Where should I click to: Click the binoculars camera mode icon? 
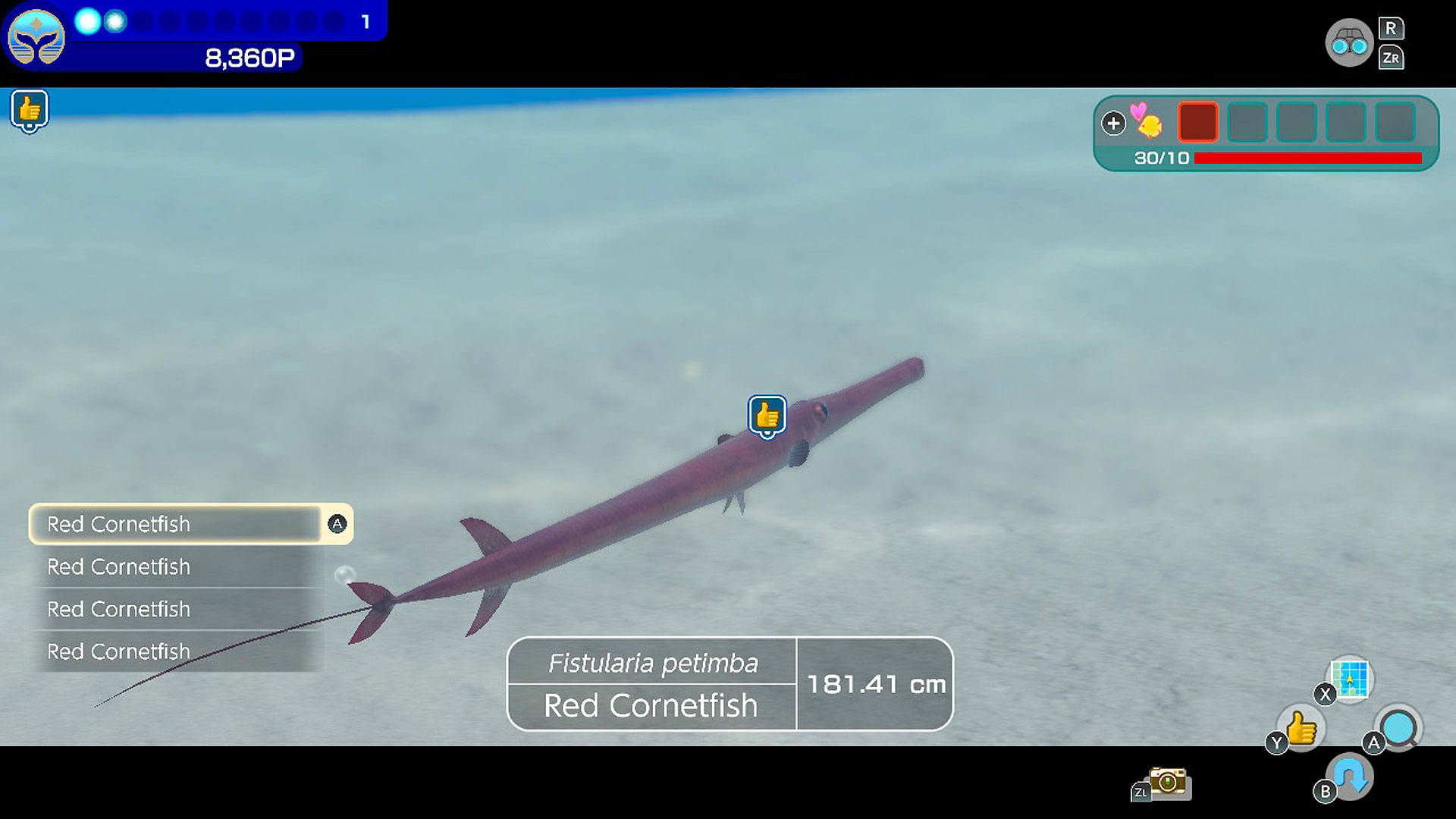point(1349,42)
